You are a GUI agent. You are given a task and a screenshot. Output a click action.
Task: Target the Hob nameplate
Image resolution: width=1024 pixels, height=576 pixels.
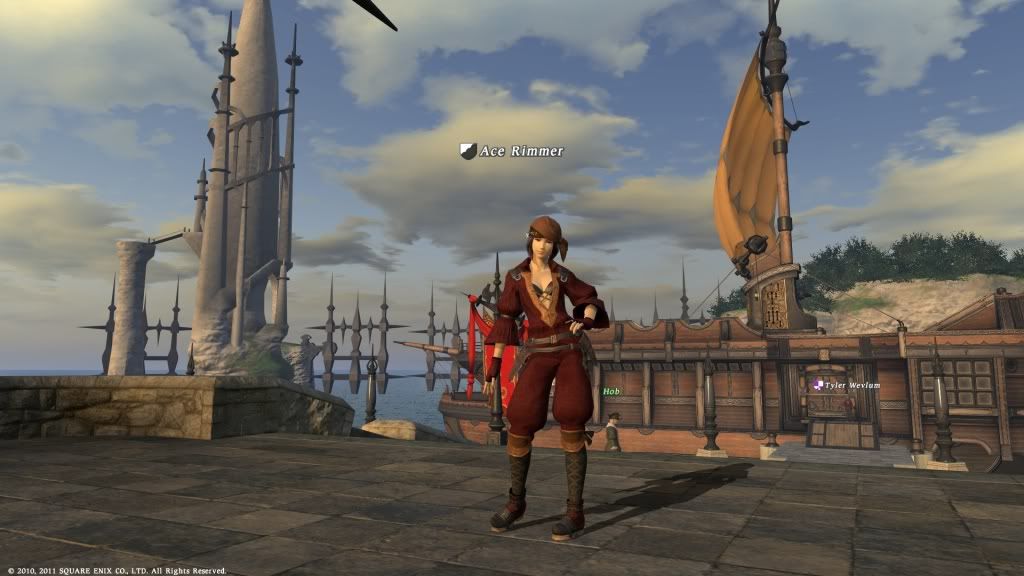611,393
